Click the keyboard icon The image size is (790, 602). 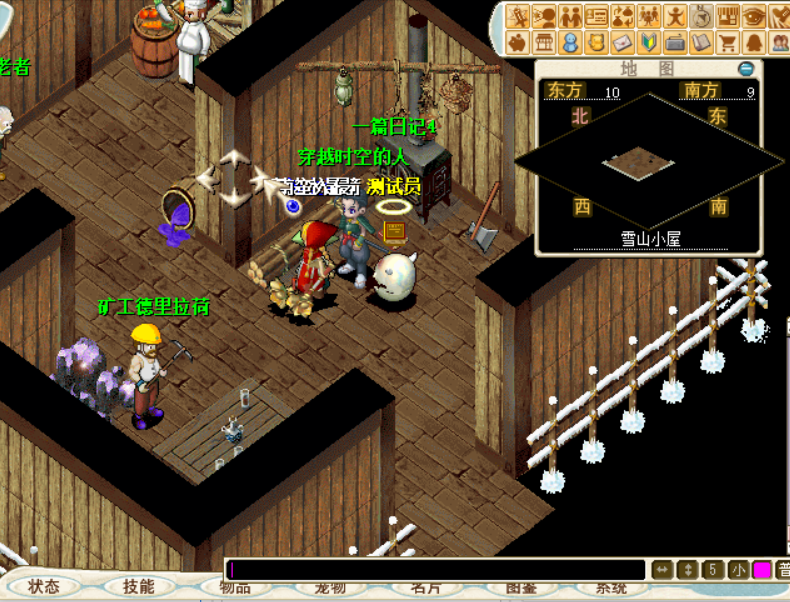(x=675, y=43)
